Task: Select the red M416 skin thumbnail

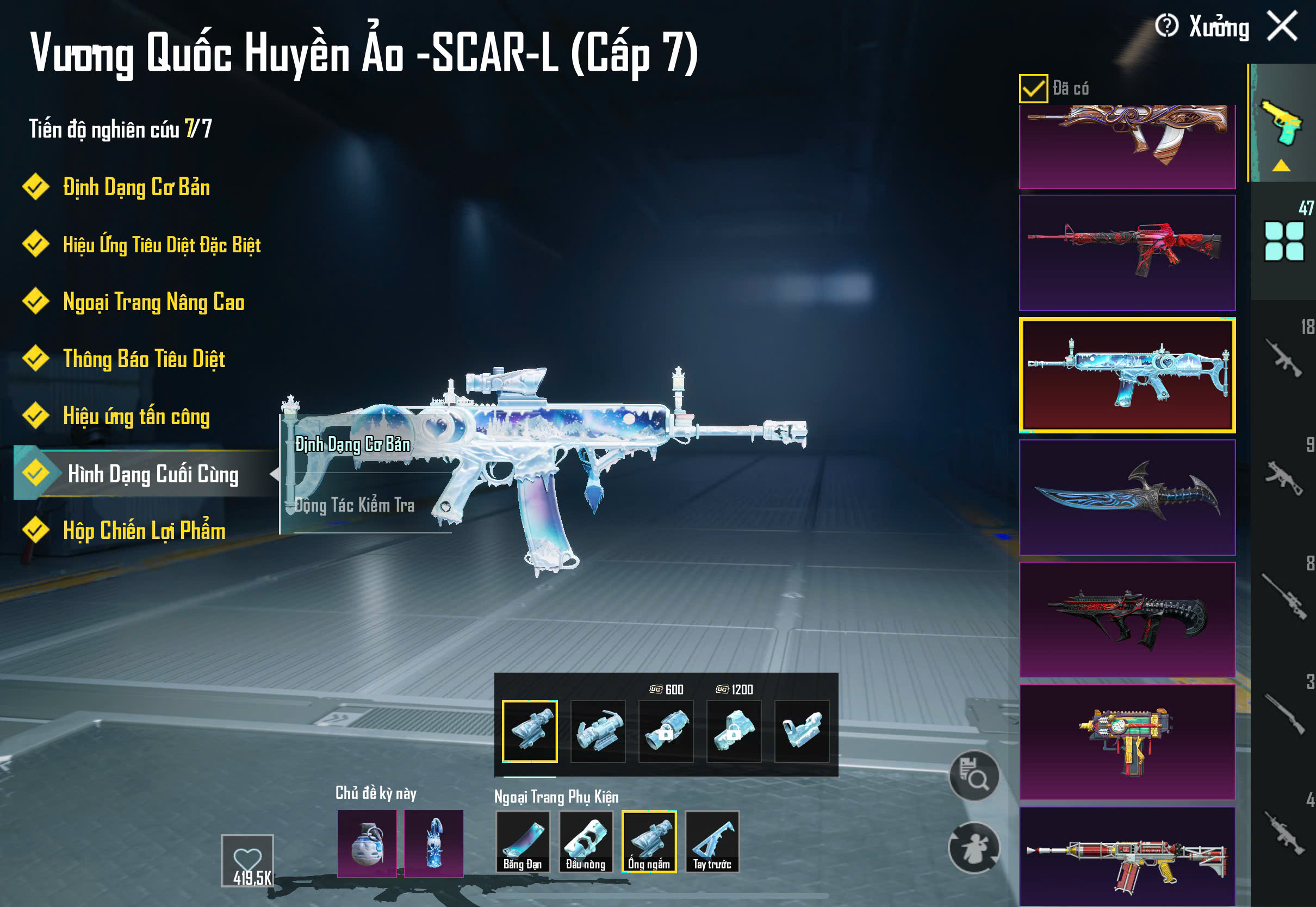Action: 1127,253
